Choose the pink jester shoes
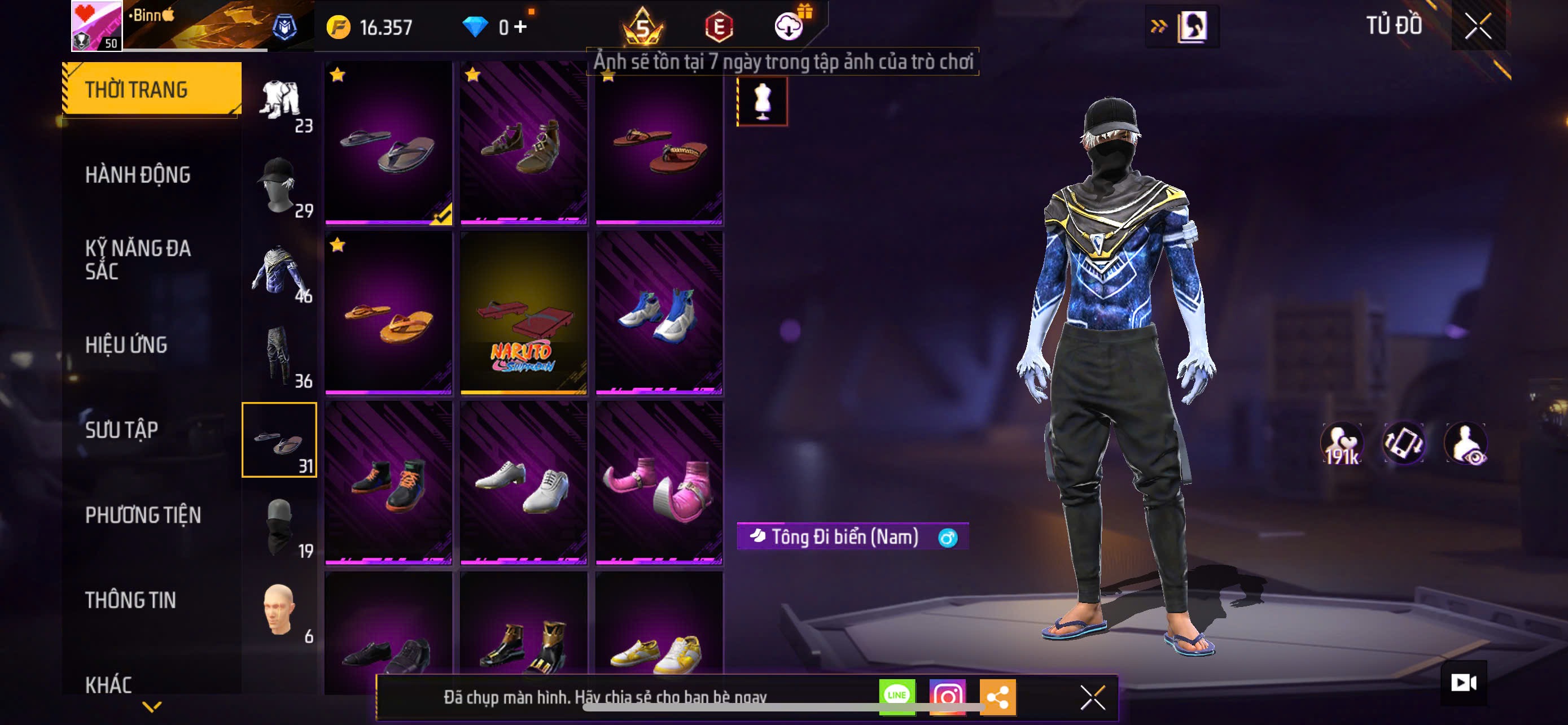 click(659, 483)
